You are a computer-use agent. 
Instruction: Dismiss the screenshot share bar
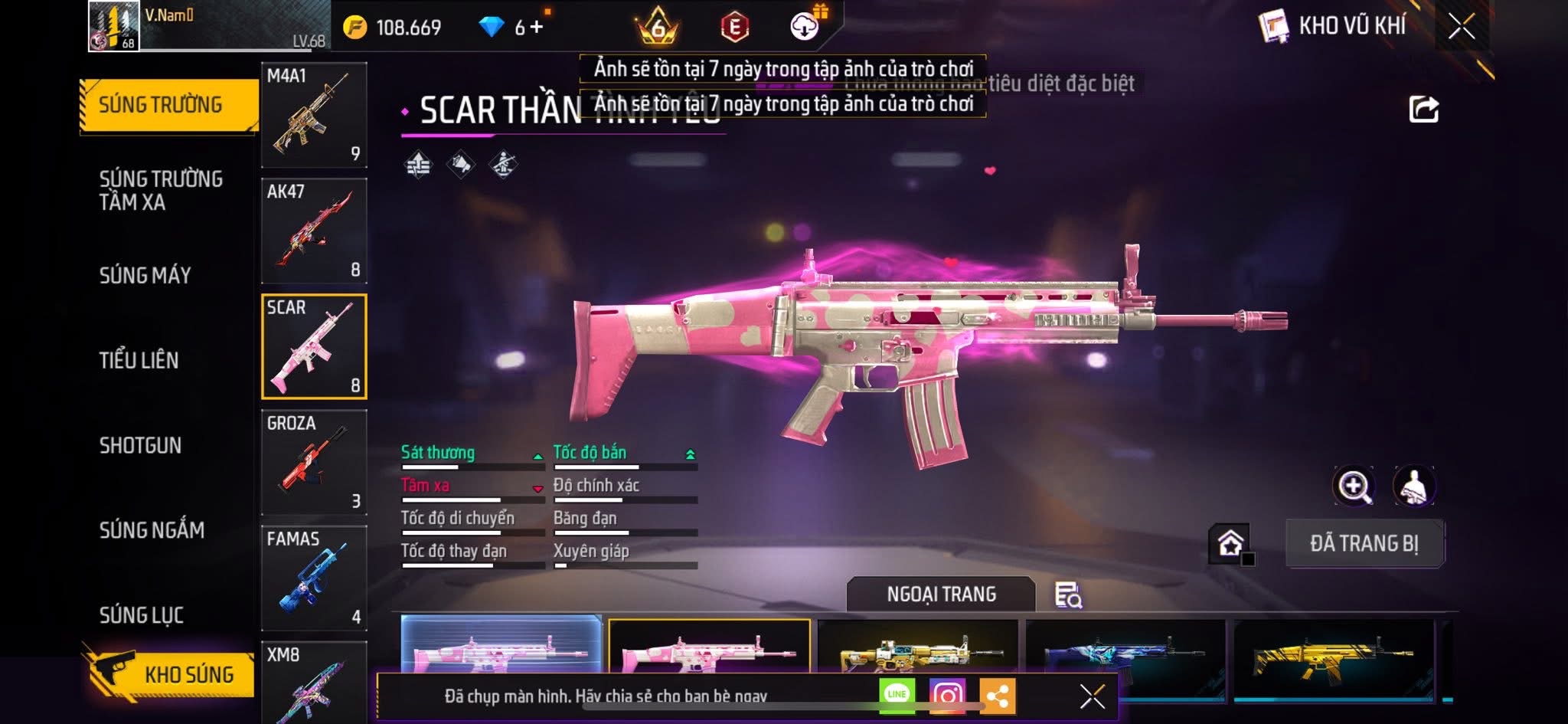click(x=1092, y=696)
